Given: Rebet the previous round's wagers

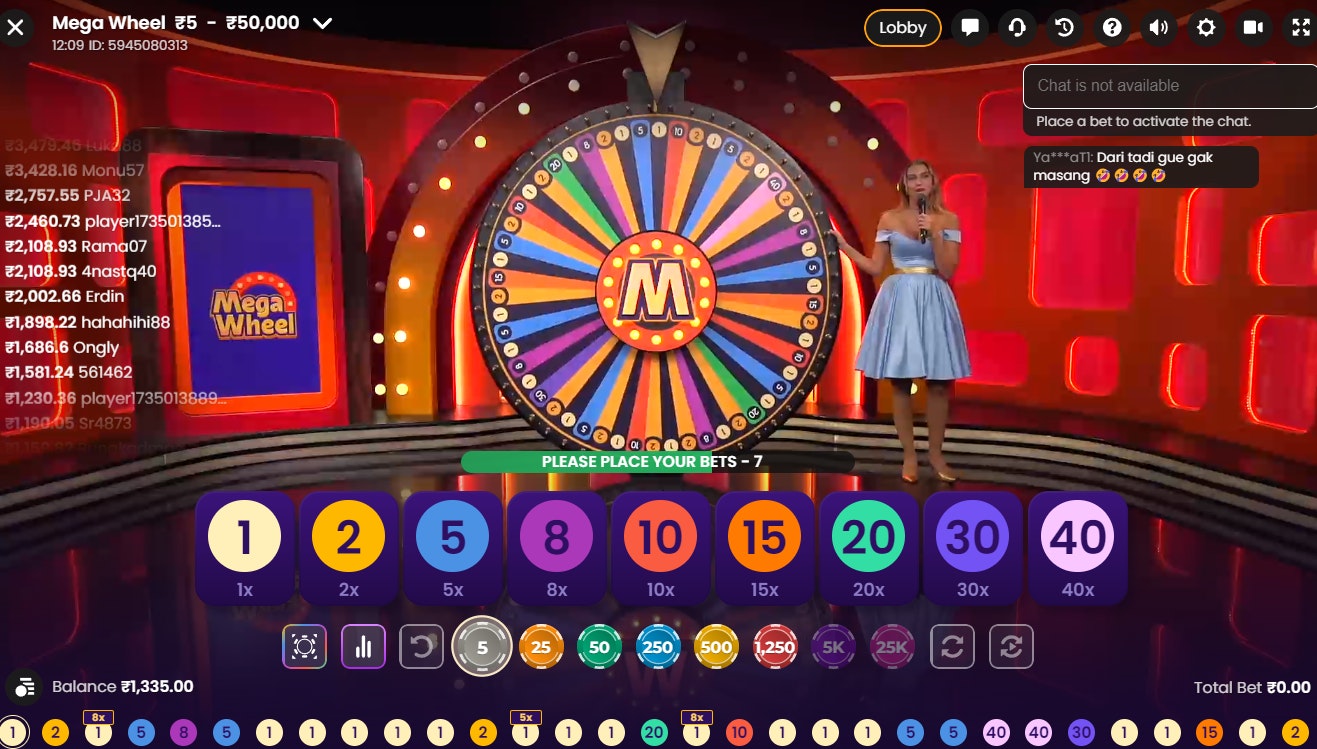Looking at the screenshot, I should coord(953,646).
